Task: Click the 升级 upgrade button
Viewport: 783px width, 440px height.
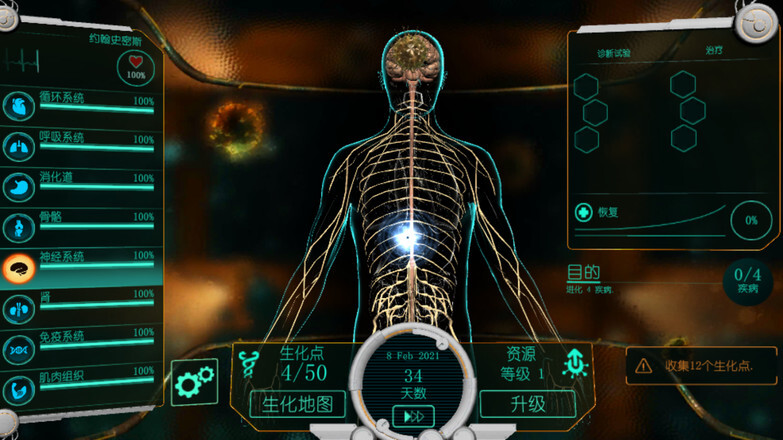Action: 527,404
